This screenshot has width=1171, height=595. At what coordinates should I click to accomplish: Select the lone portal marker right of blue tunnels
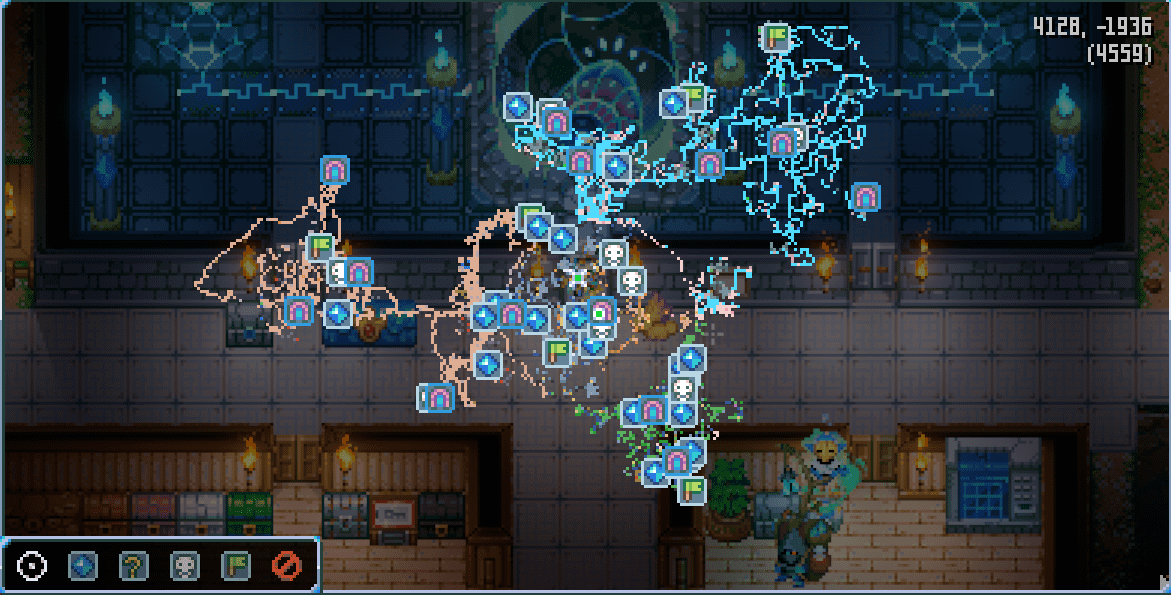864,197
